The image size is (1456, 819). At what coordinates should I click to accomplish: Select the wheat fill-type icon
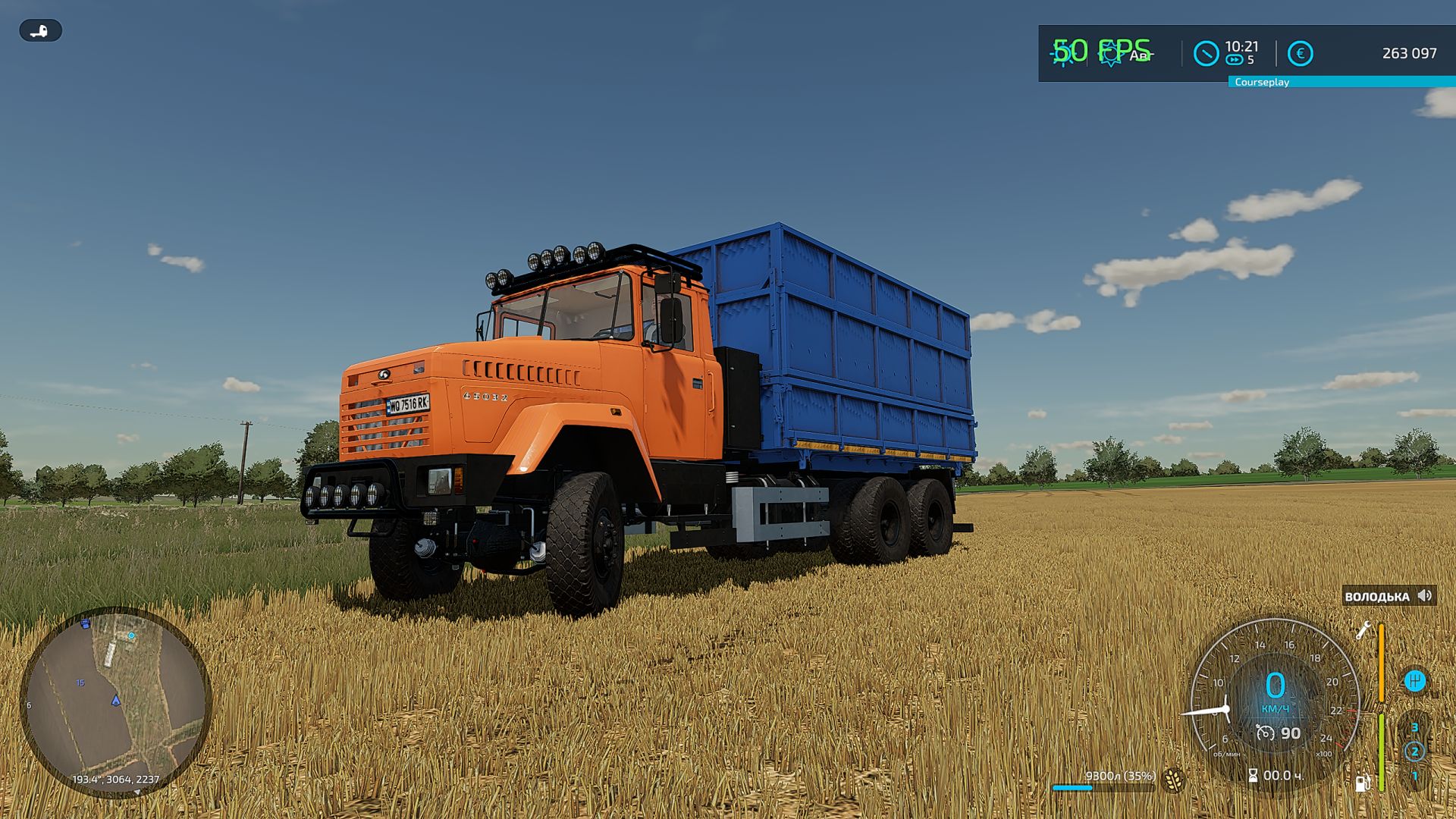(1173, 780)
